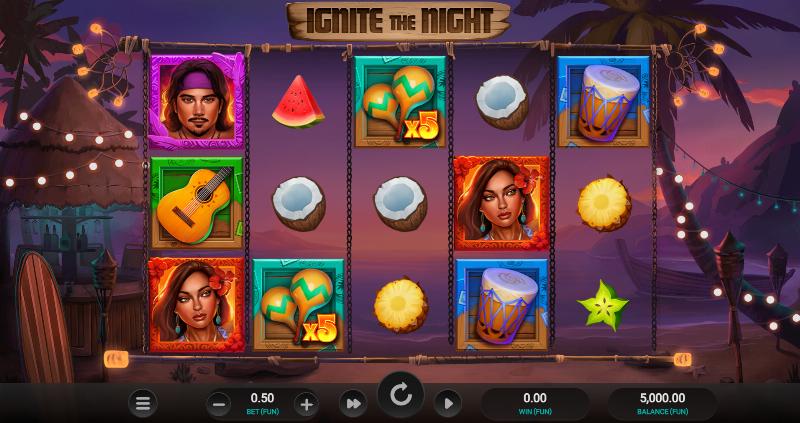Open the hamburger menu
This screenshot has height=423, width=800.
pyautogui.click(x=143, y=403)
